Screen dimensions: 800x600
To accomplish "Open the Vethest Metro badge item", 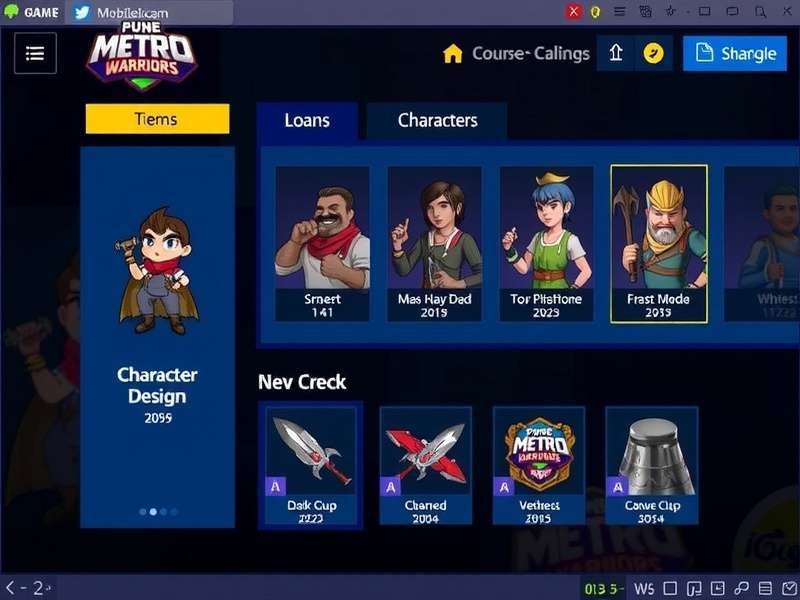I will tap(539, 465).
